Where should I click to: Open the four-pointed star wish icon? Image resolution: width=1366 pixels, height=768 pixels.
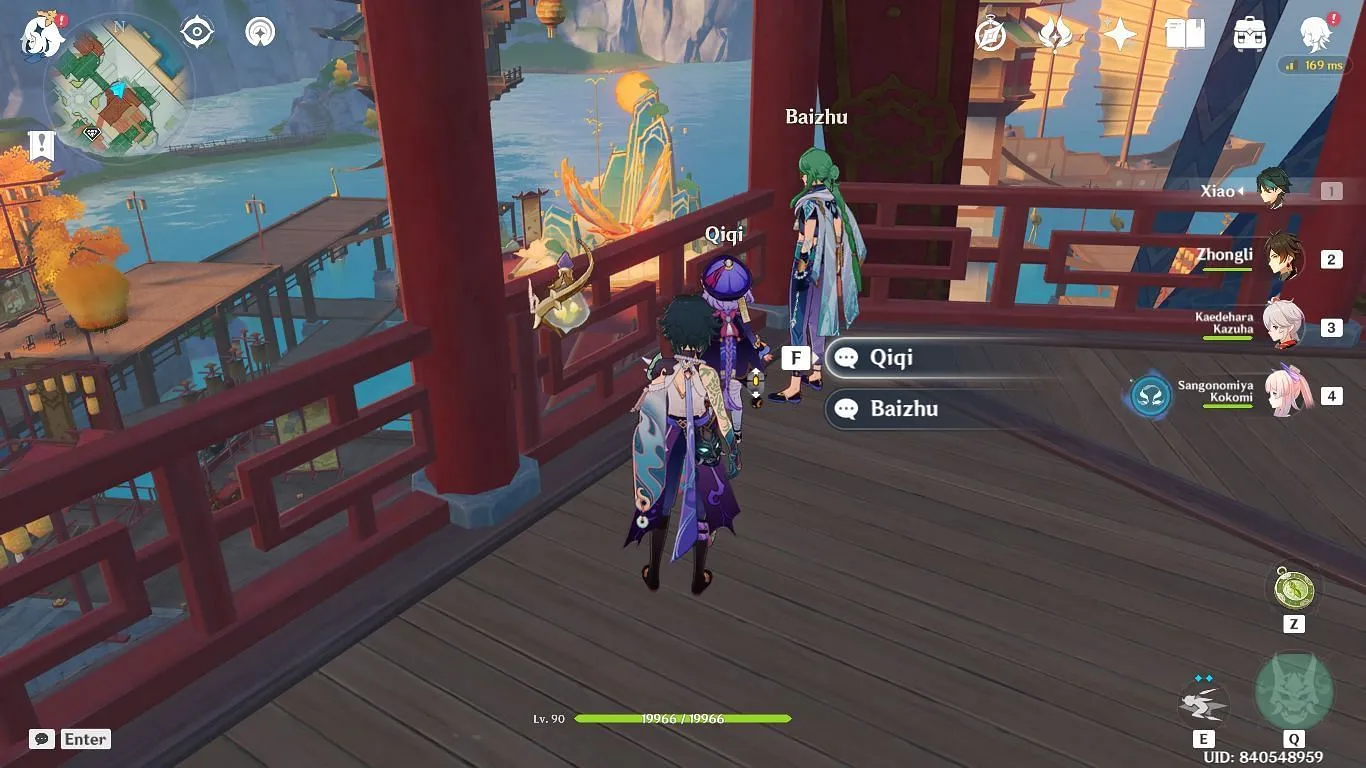click(x=1120, y=35)
